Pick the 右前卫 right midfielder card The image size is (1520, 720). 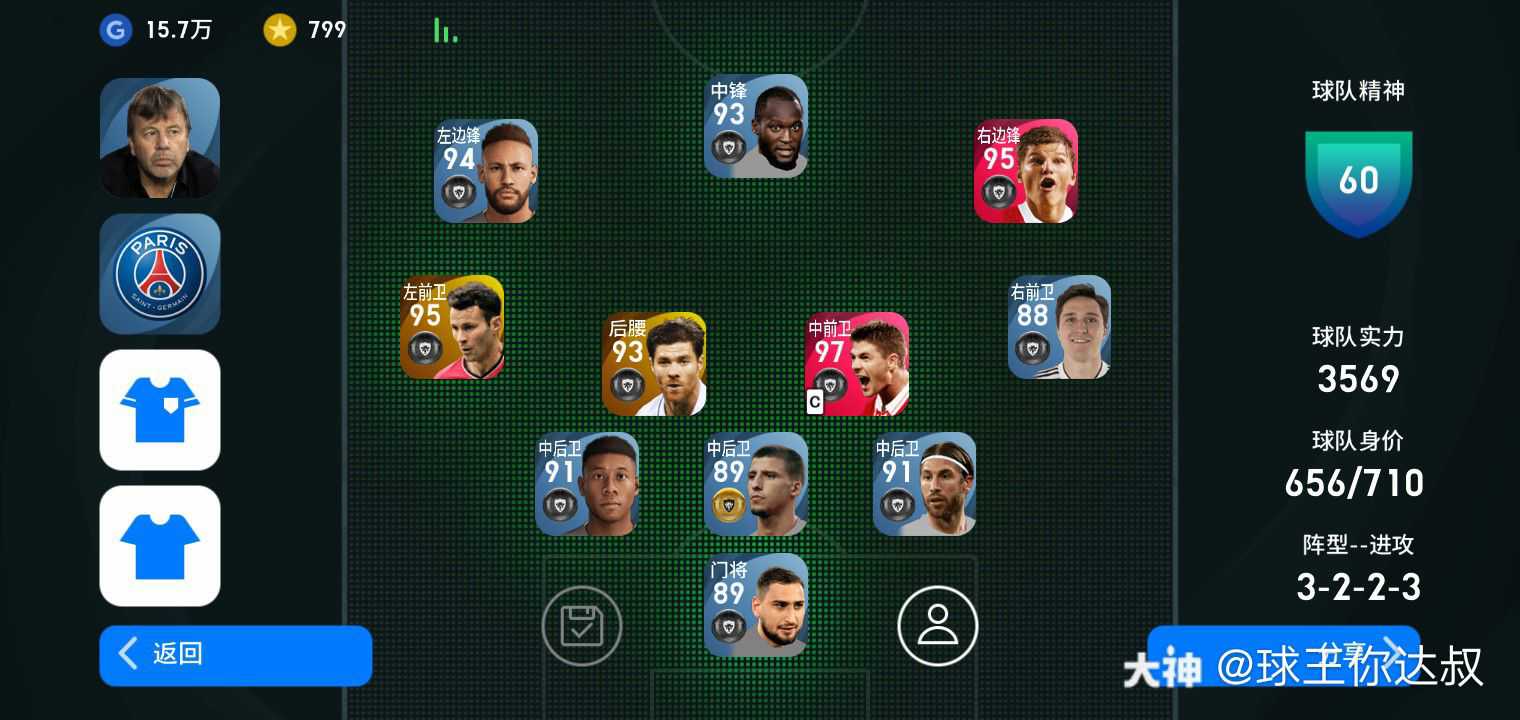coord(1059,327)
